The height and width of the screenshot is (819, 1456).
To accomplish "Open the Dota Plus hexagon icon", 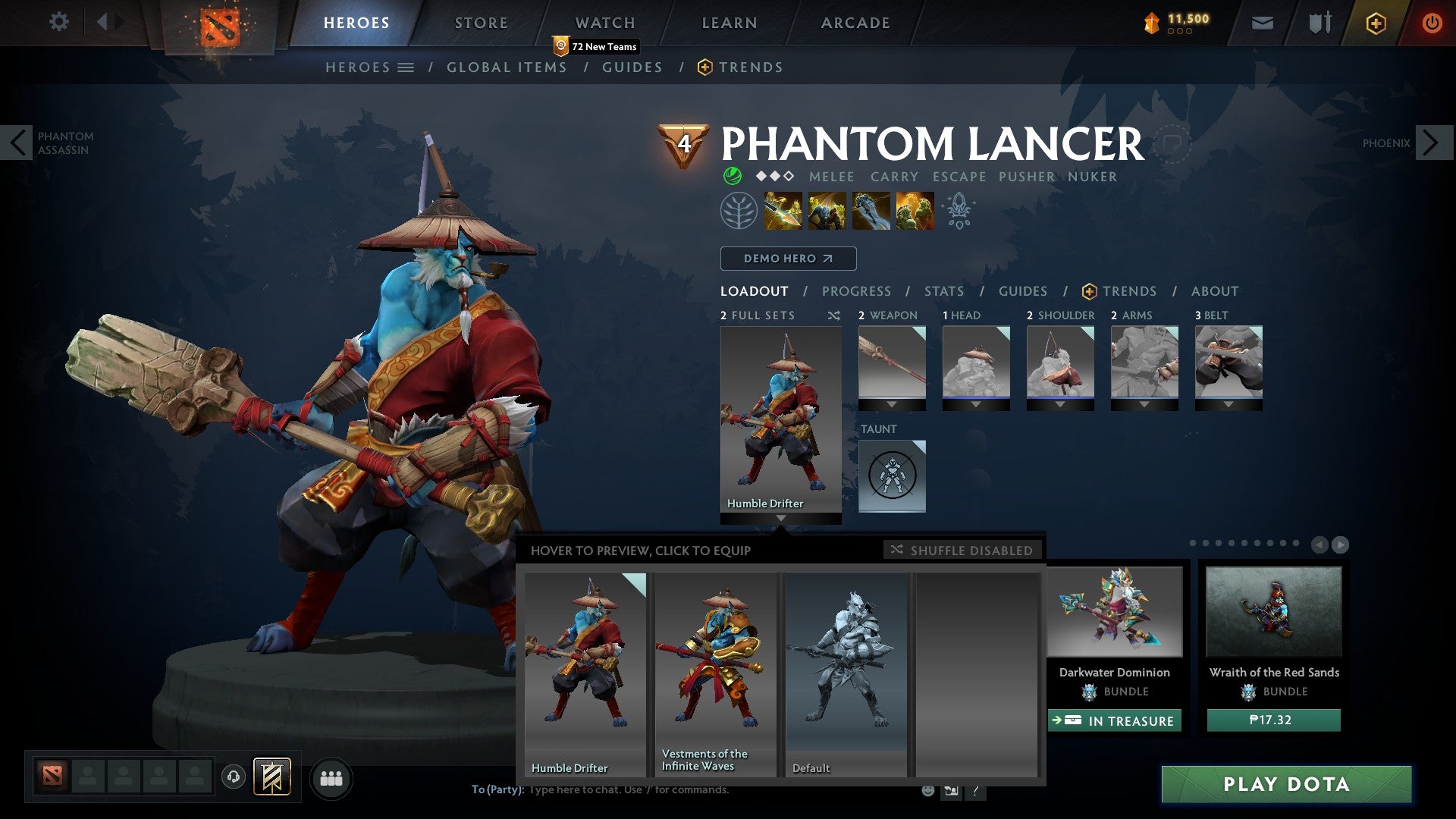I will [x=1375, y=23].
